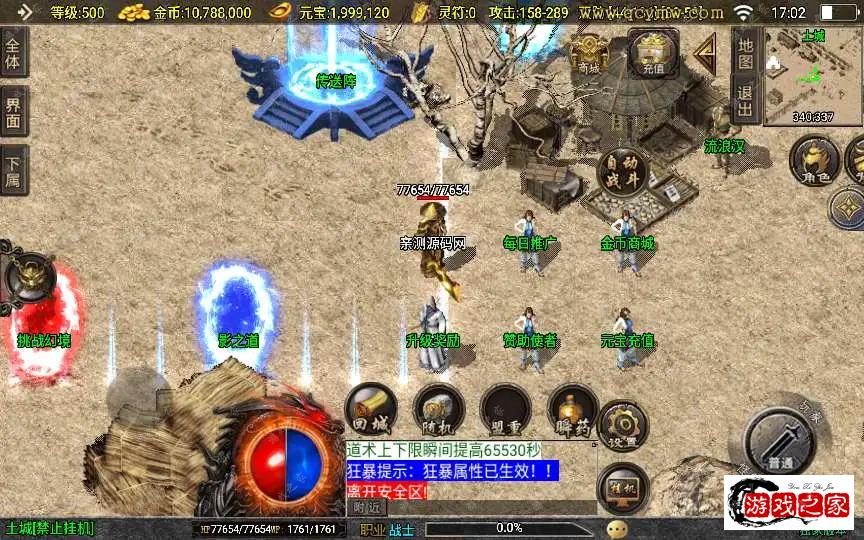The height and width of the screenshot is (540, 864).
Task: Use the 回城 town return scroll
Action: click(x=370, y=409)
